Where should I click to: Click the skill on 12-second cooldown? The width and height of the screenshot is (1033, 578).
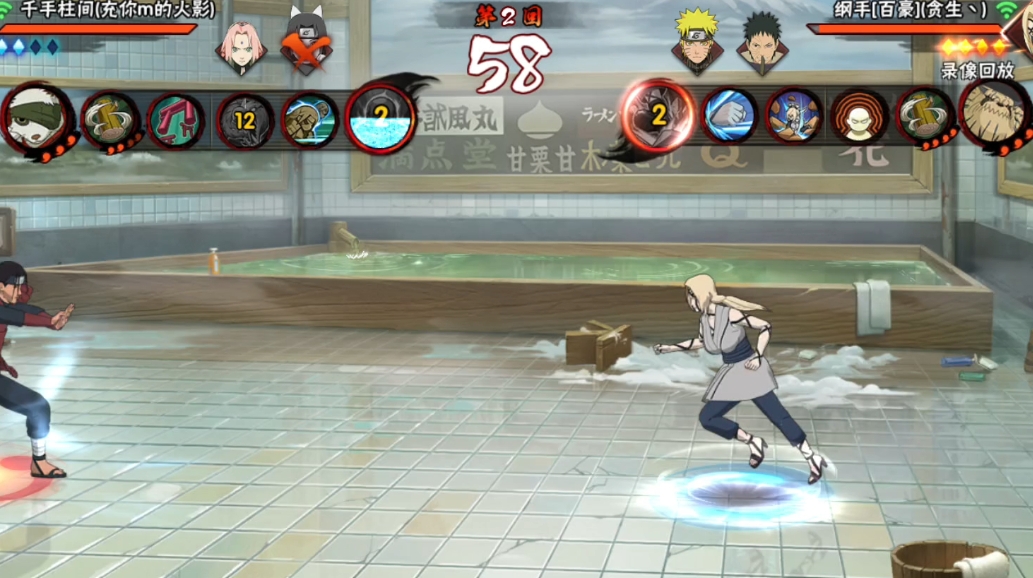pyautogui.click(x=244, y=120)
